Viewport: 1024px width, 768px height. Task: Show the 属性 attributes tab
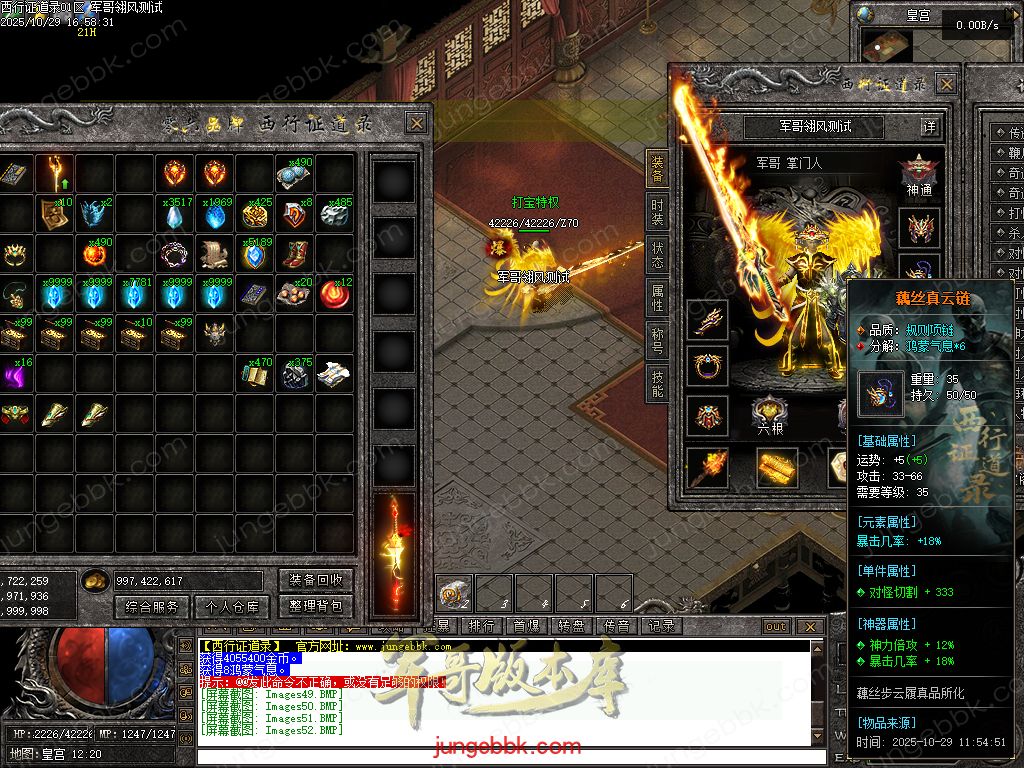tap(657, 295)
